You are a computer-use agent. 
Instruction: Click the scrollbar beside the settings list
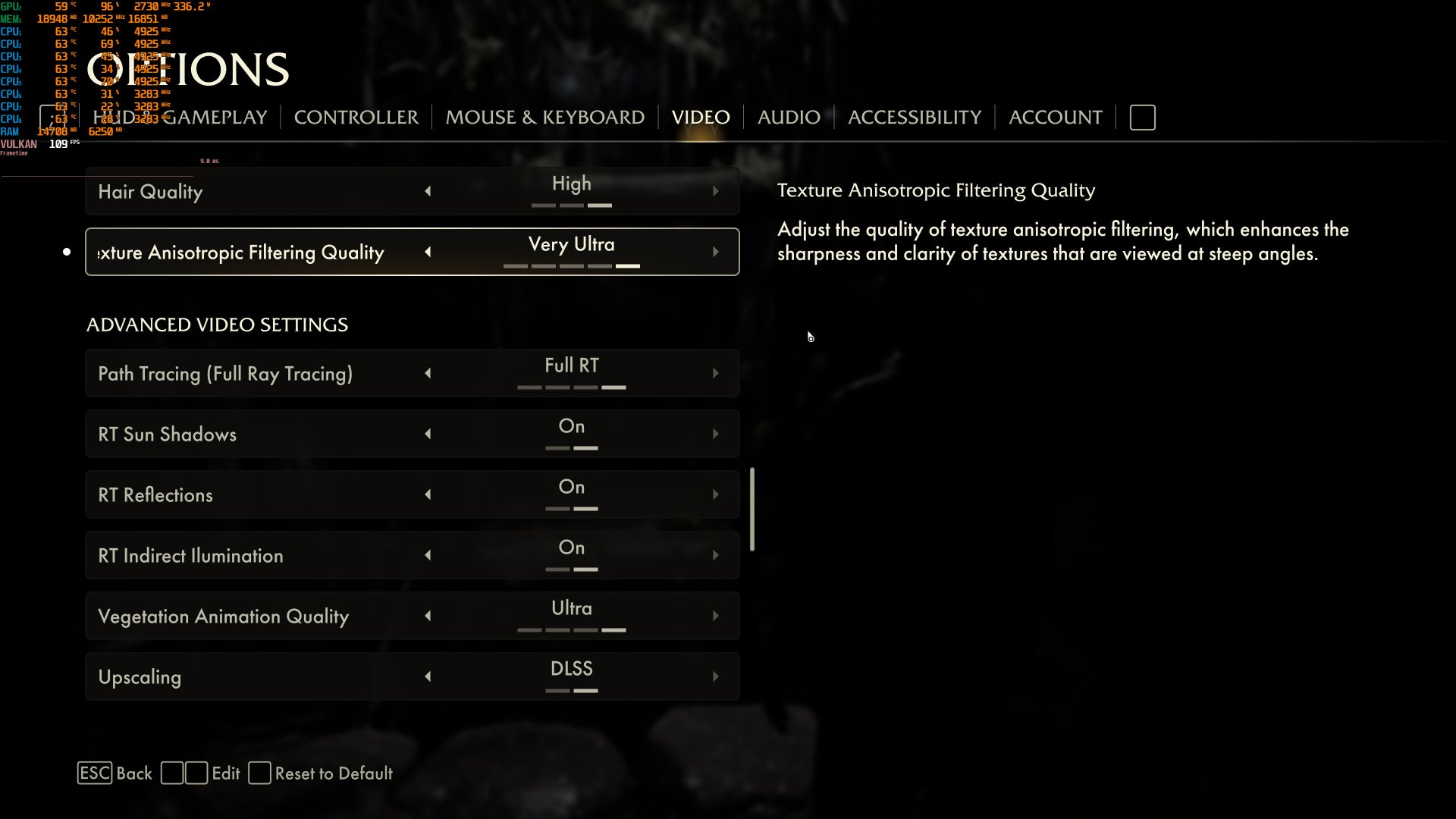tap(752, 508)
